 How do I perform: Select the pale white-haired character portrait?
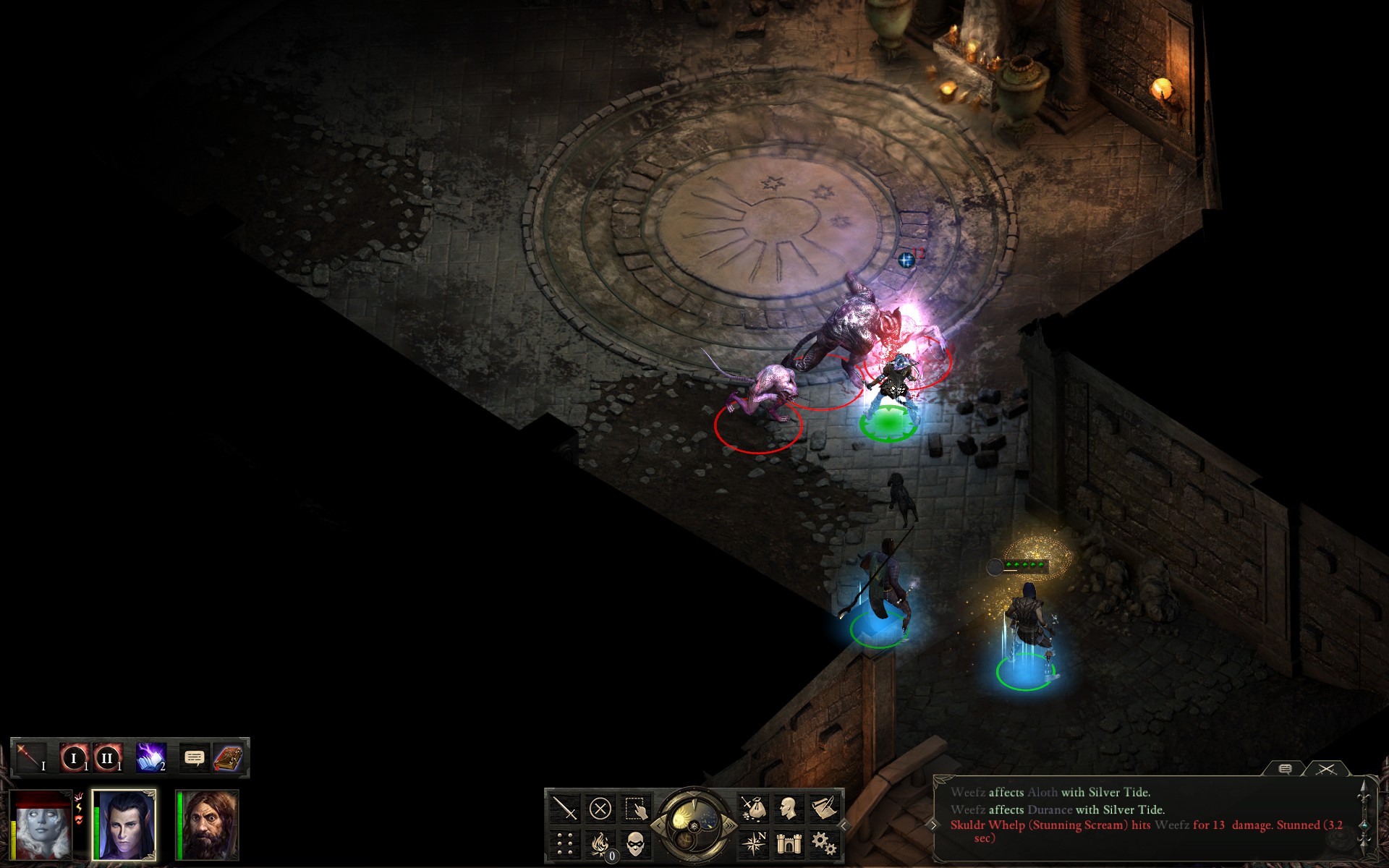tap(43, 825)
